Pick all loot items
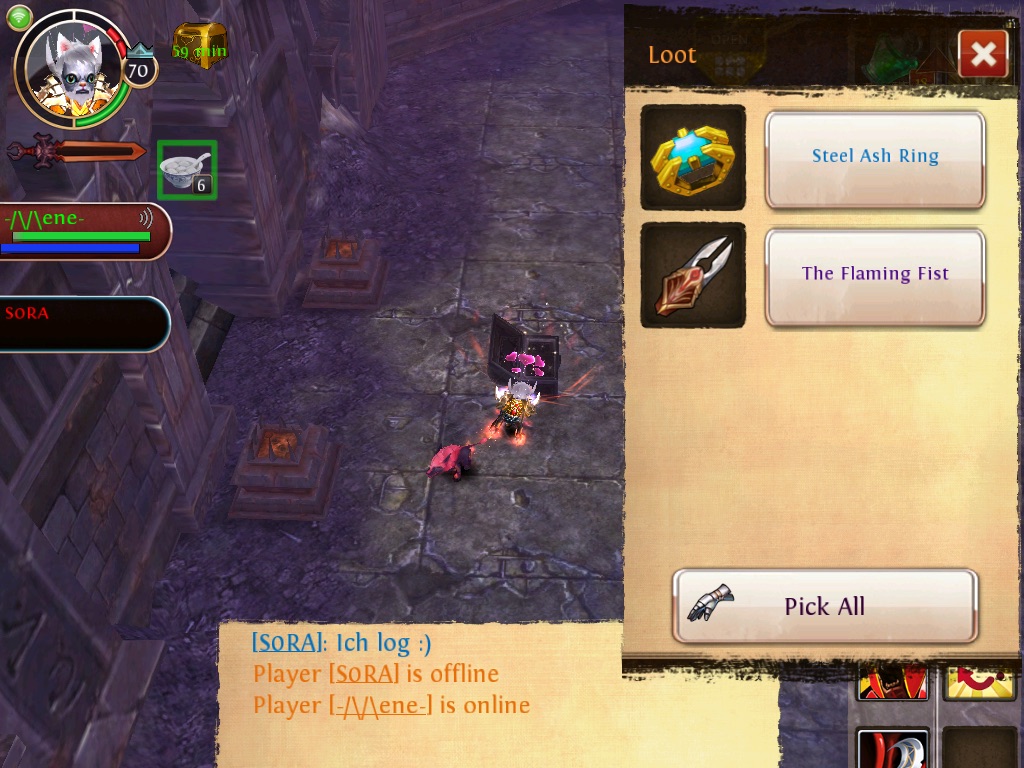 pyautogui.click(x=825, y=606)
